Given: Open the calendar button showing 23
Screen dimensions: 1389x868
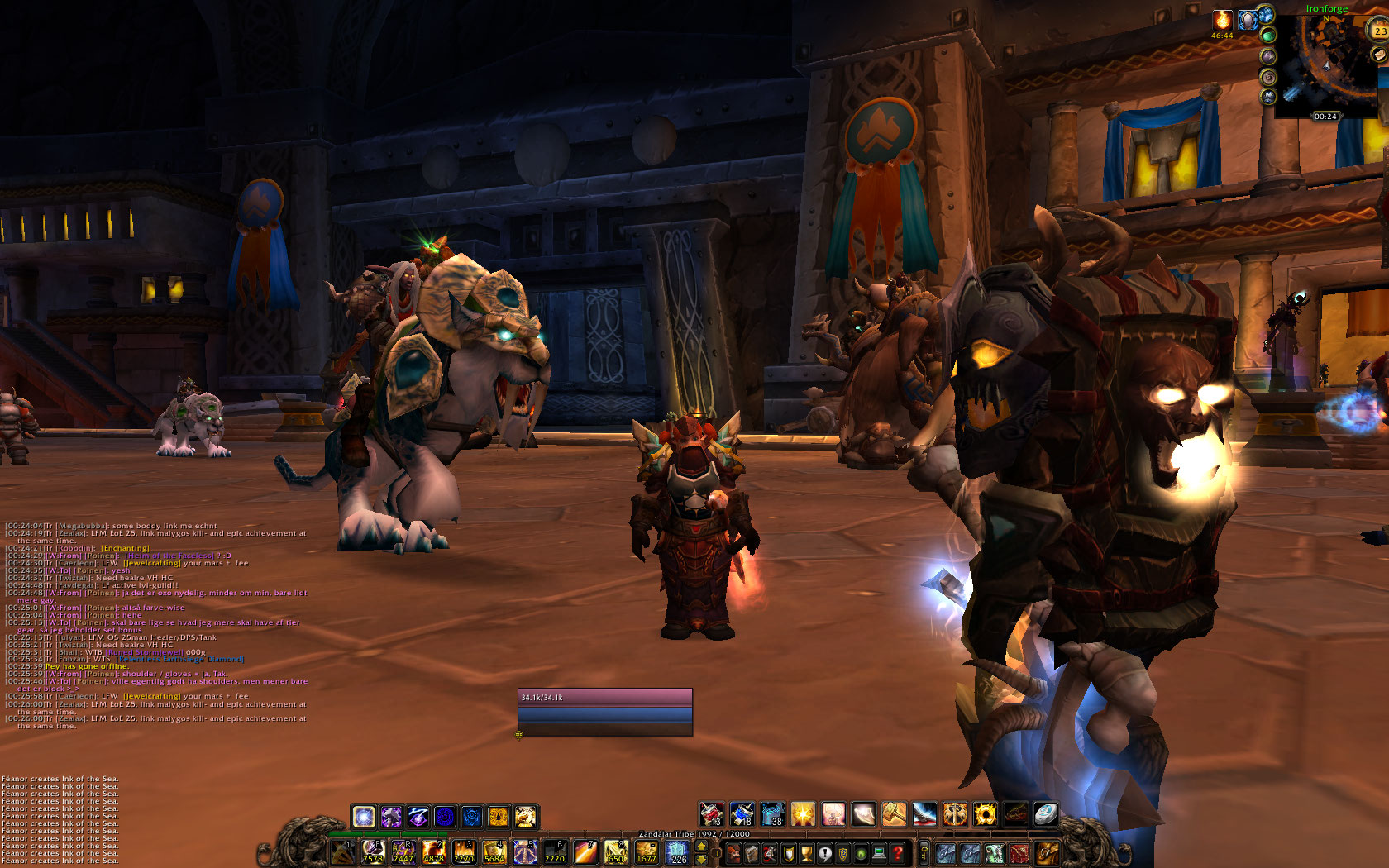Looking at the screenshot, I should pyautogui.click(x=1380, y=31).
